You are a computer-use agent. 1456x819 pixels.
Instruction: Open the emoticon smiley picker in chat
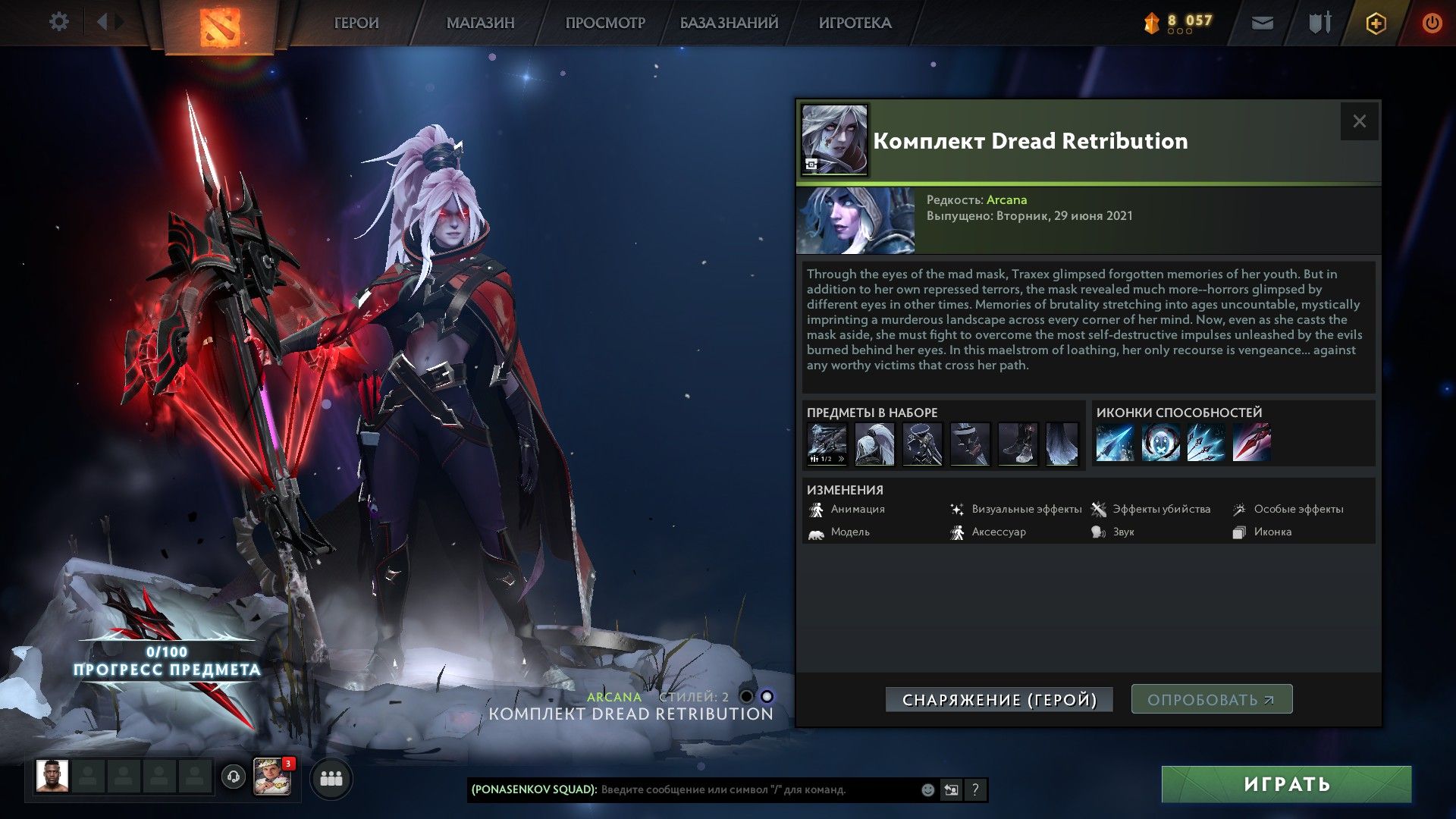pyautogui.click(x=927, y=790)
